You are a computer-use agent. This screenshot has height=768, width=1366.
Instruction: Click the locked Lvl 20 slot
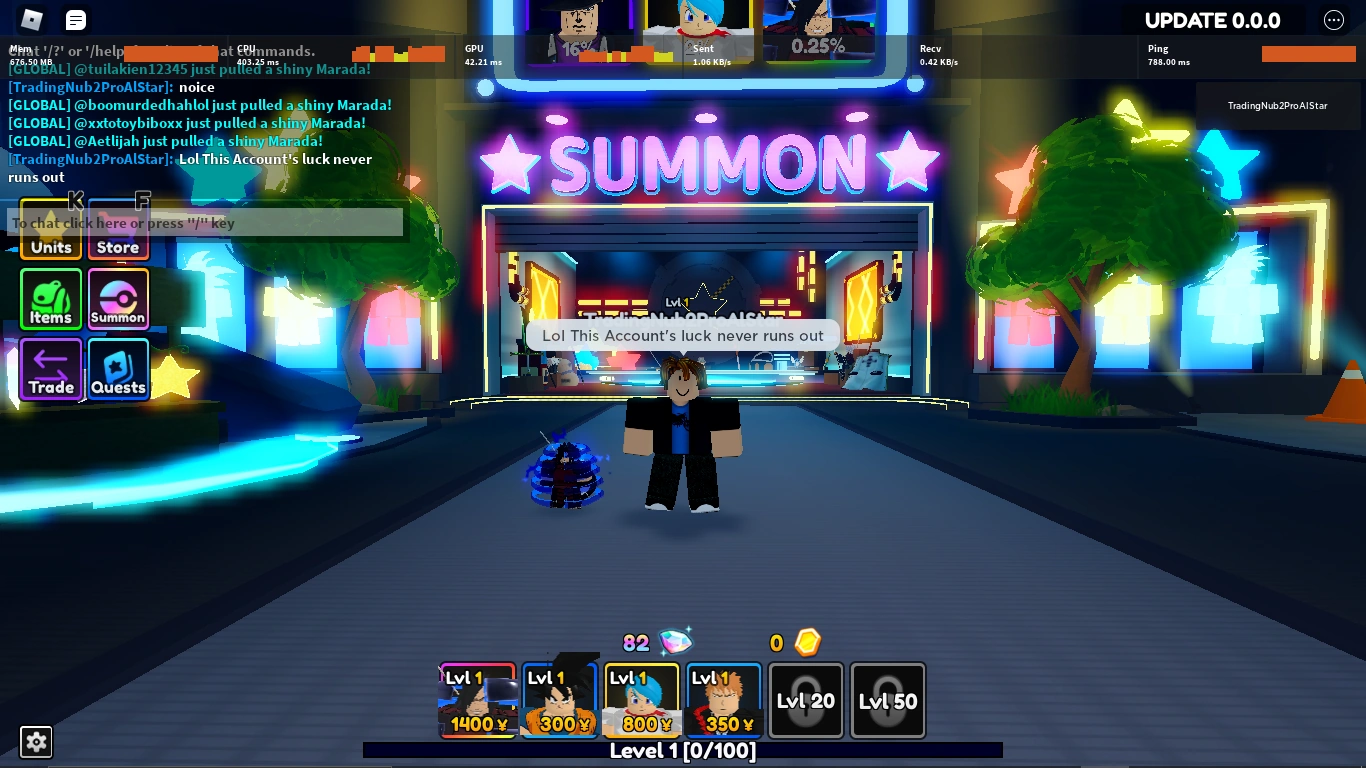[806, 700]
